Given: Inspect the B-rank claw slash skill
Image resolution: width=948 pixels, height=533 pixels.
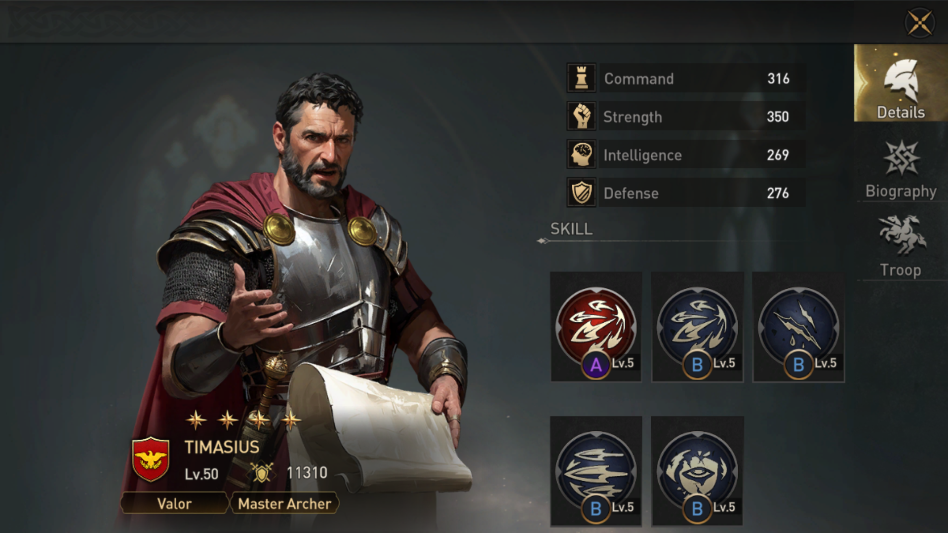Looking at the screenshot, I should 798,327.
